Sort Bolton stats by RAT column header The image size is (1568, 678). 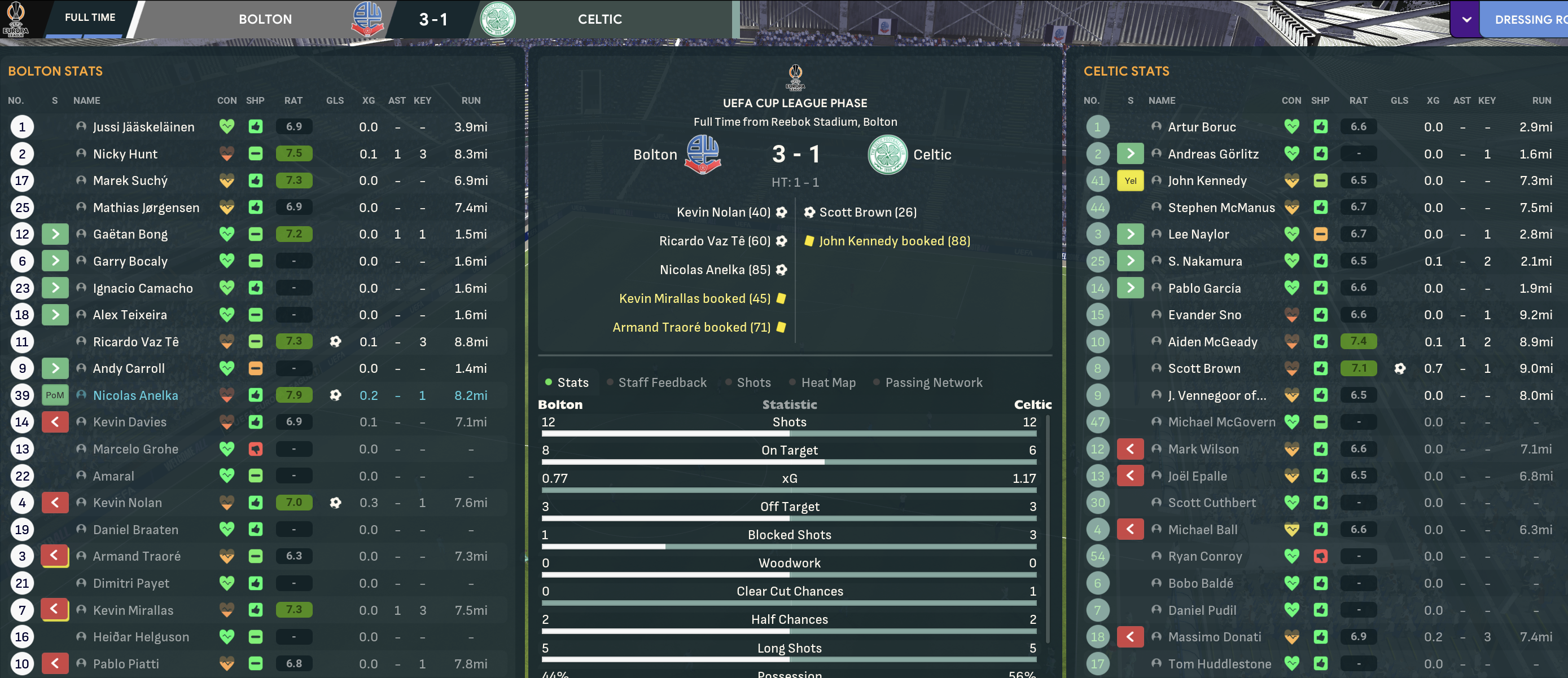(x=294, y=100)
